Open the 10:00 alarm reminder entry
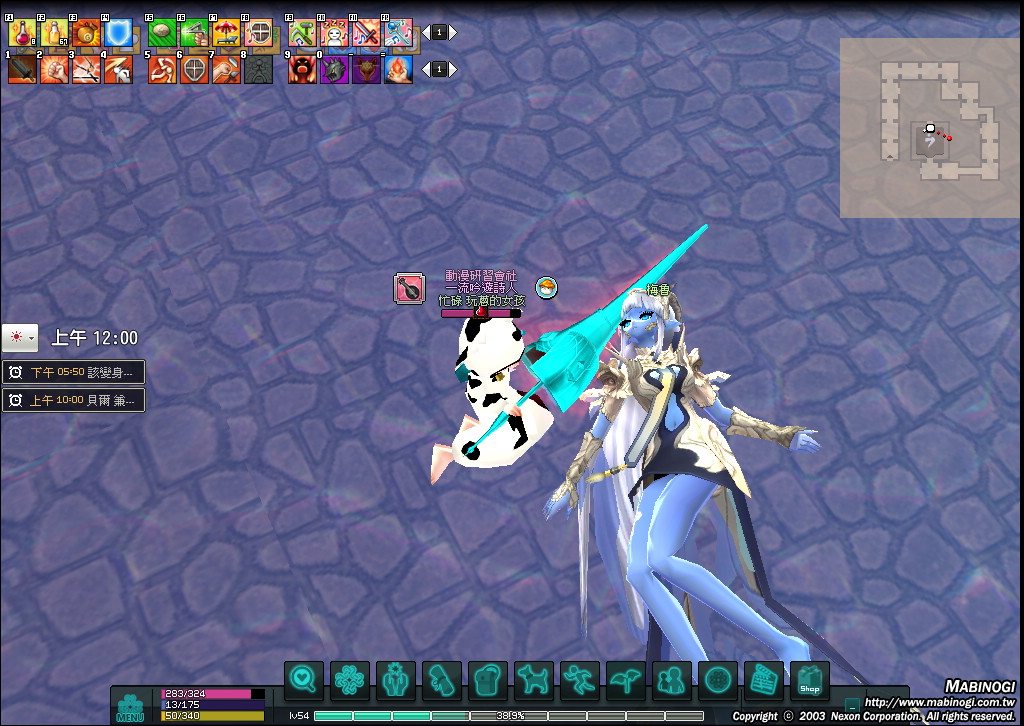Image resolution: width=1024 pixels, height=726 pixels. pos(73,401)
